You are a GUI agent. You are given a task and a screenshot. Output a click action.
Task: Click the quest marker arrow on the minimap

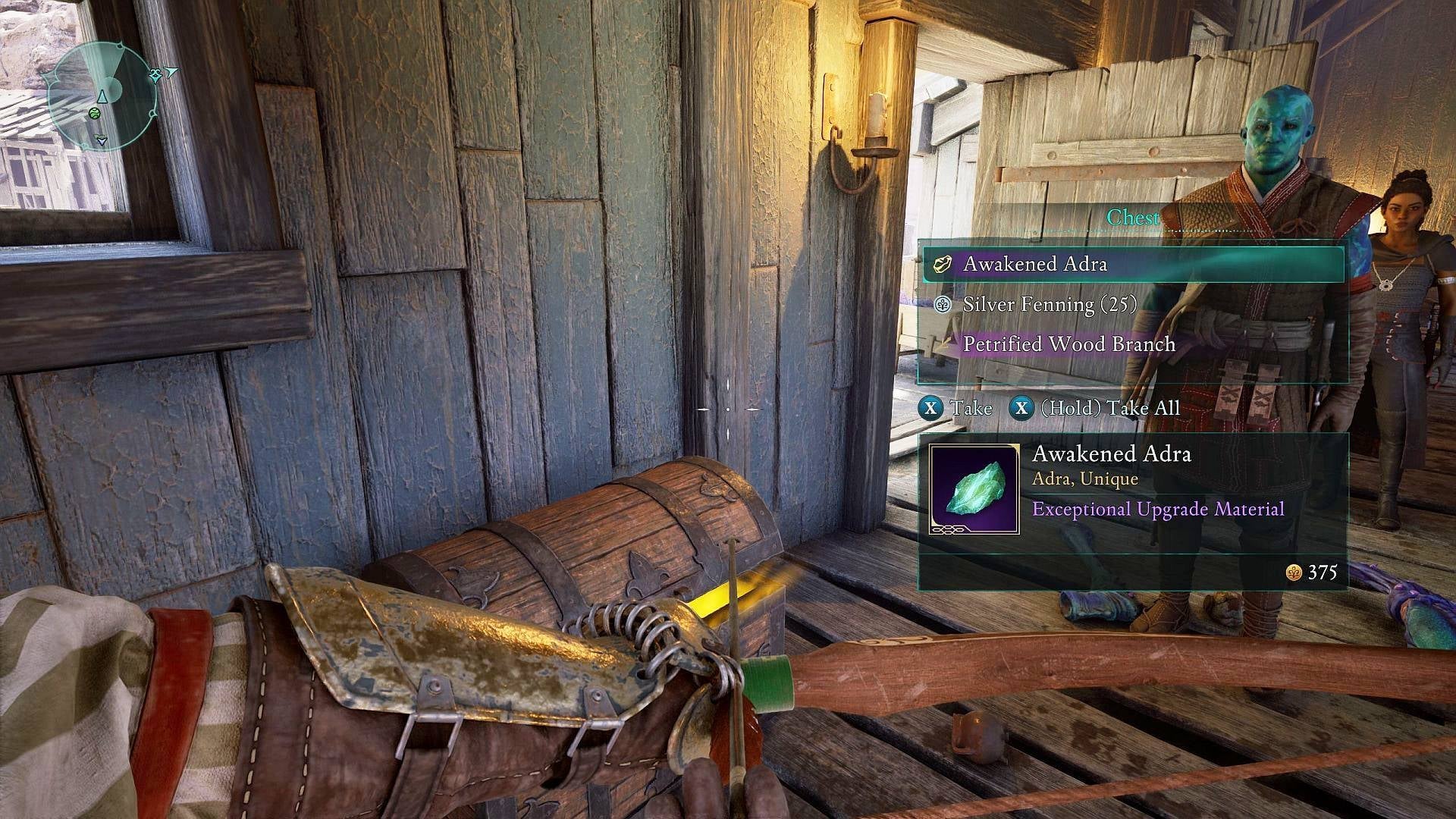coord(172,71)
